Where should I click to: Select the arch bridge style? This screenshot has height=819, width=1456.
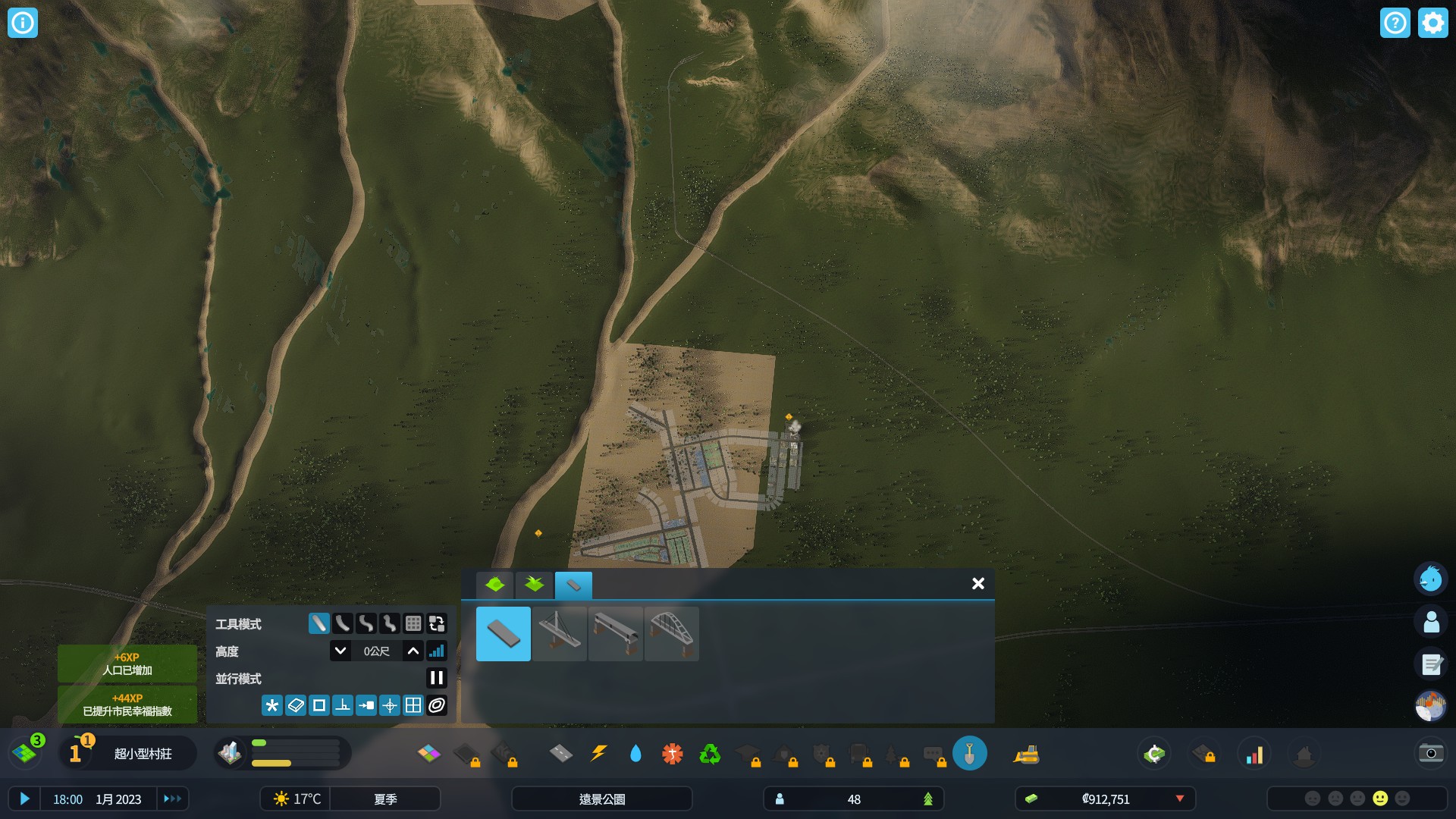(672, 634)
